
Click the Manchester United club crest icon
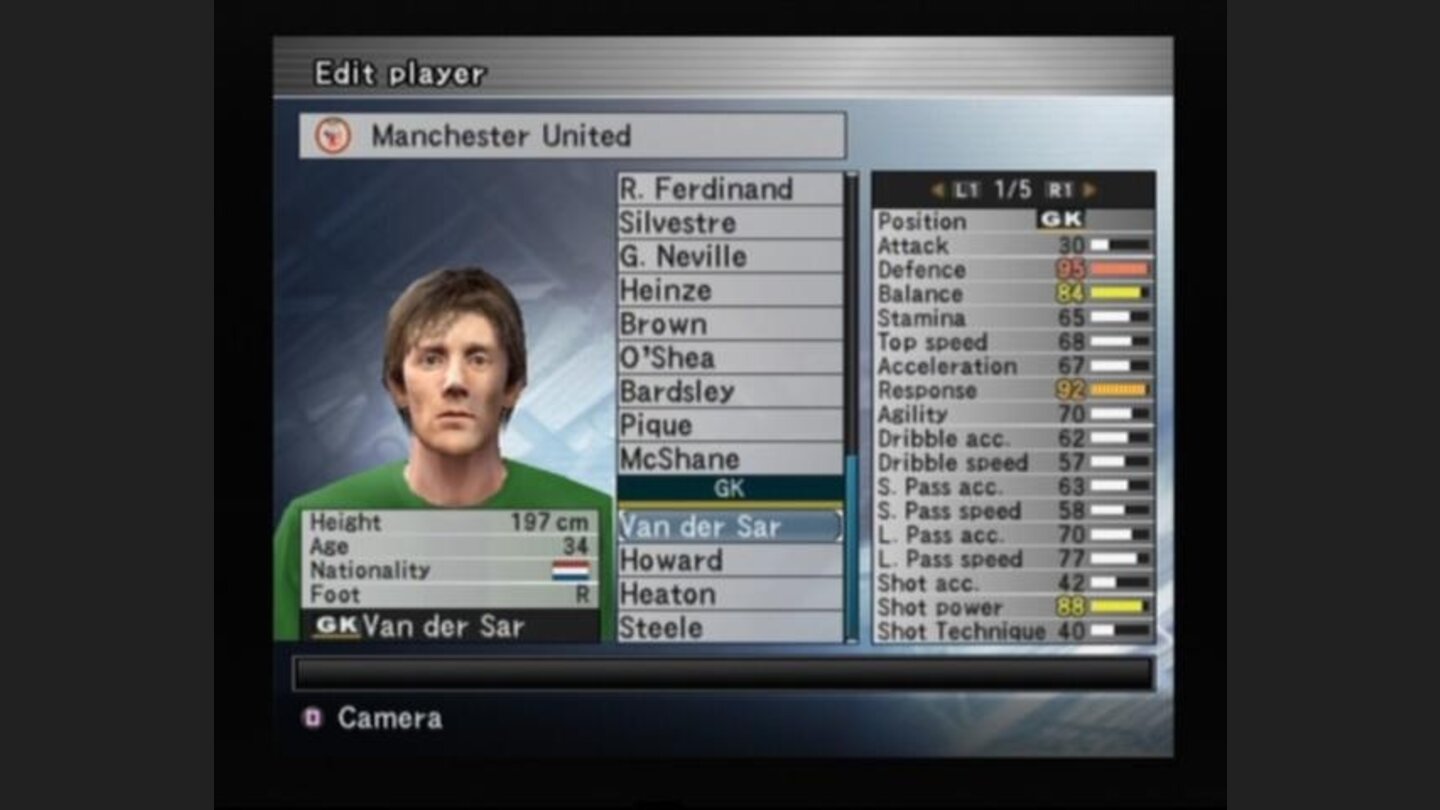pos(330,137)
